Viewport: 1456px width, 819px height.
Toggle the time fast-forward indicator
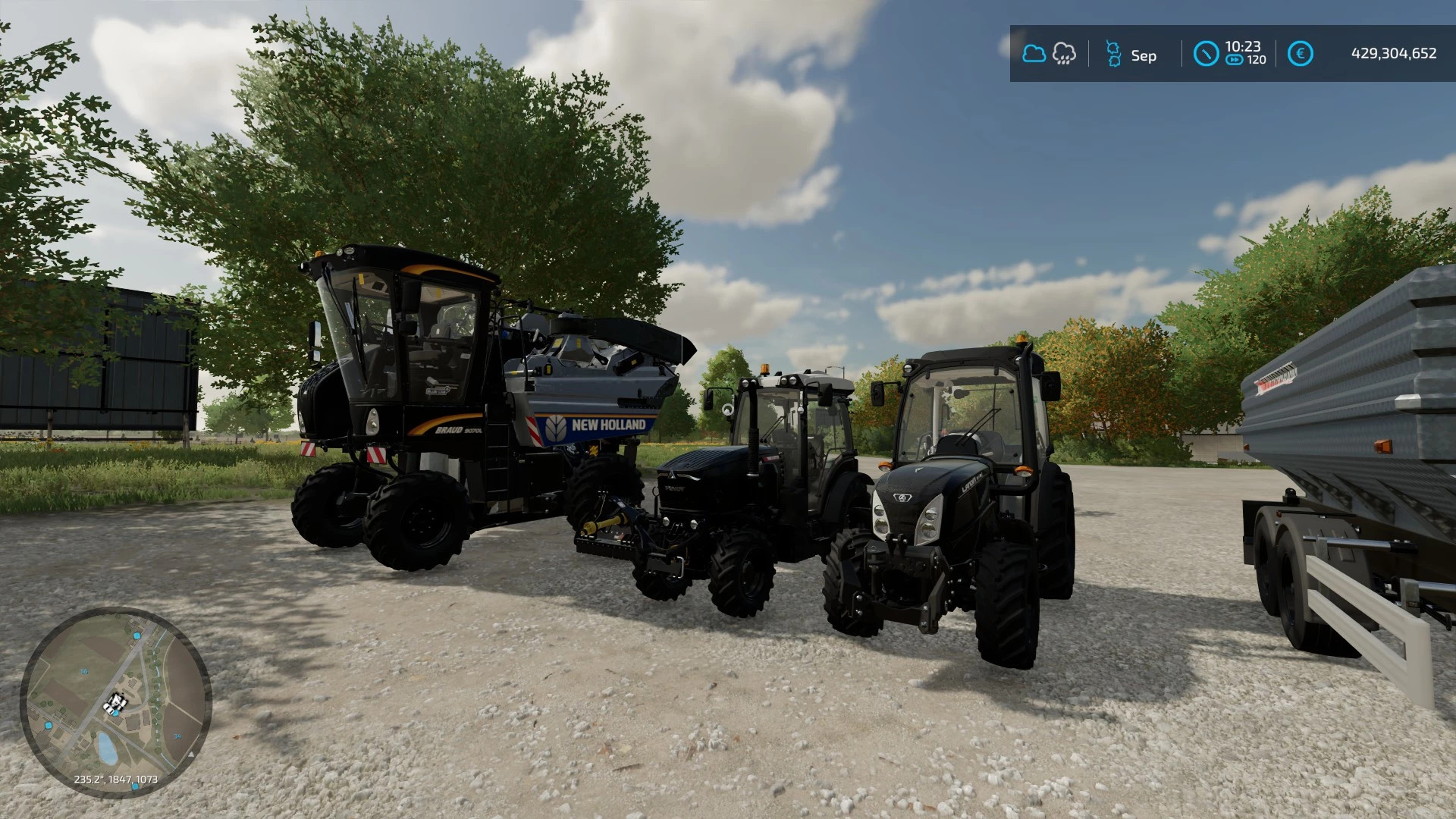[x=1233, y=59]
